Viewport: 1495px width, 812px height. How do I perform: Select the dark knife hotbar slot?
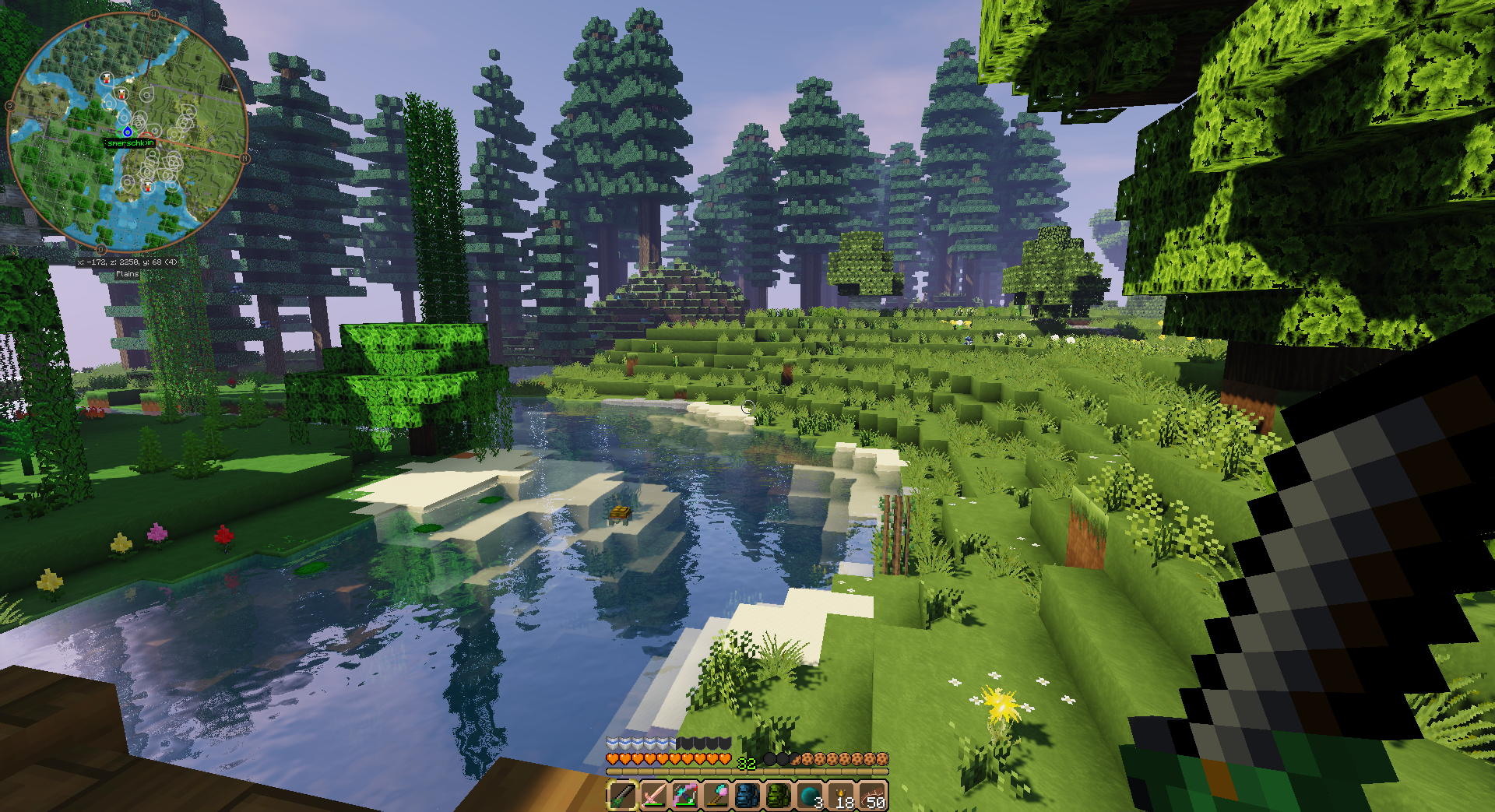[622, 796]
